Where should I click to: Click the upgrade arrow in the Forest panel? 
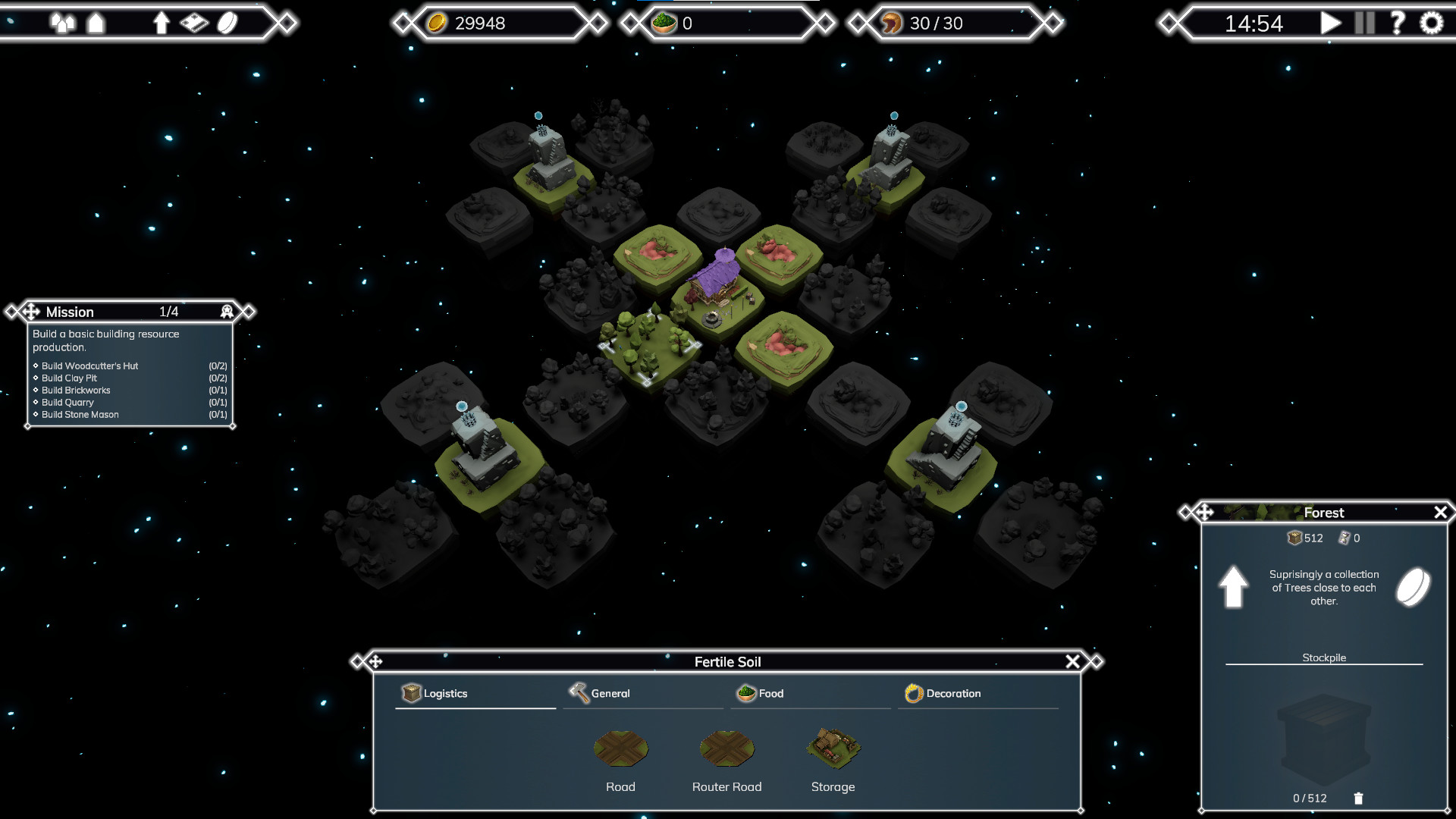(1233, 587)
